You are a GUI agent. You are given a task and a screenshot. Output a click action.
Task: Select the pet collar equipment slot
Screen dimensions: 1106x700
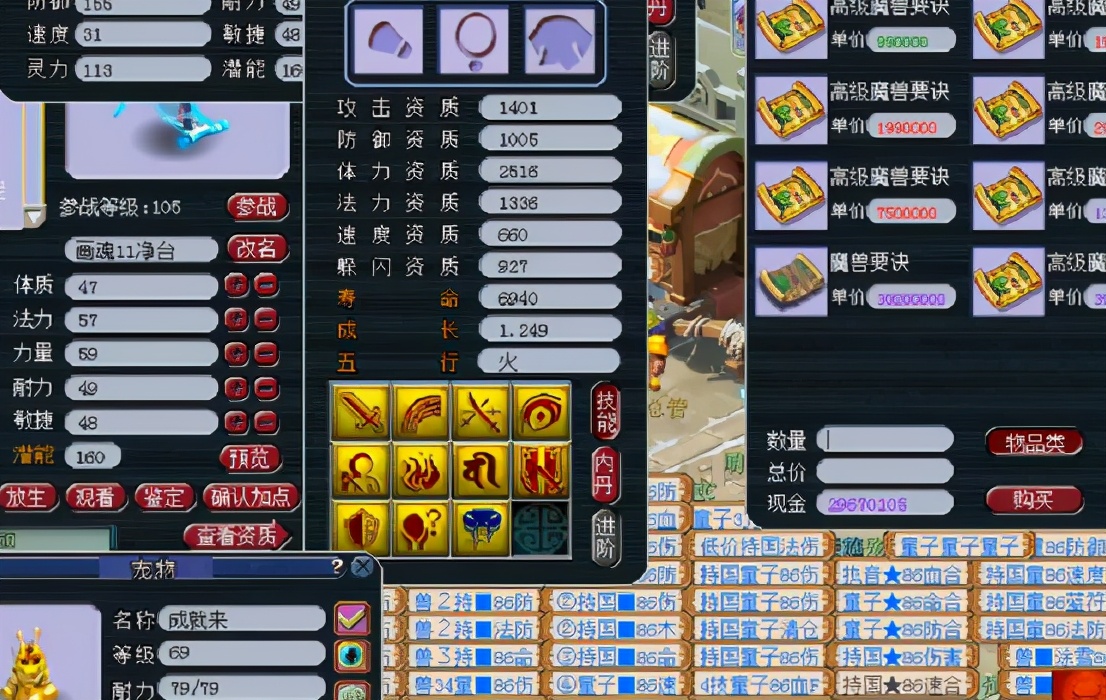click(x=474, y=41)
